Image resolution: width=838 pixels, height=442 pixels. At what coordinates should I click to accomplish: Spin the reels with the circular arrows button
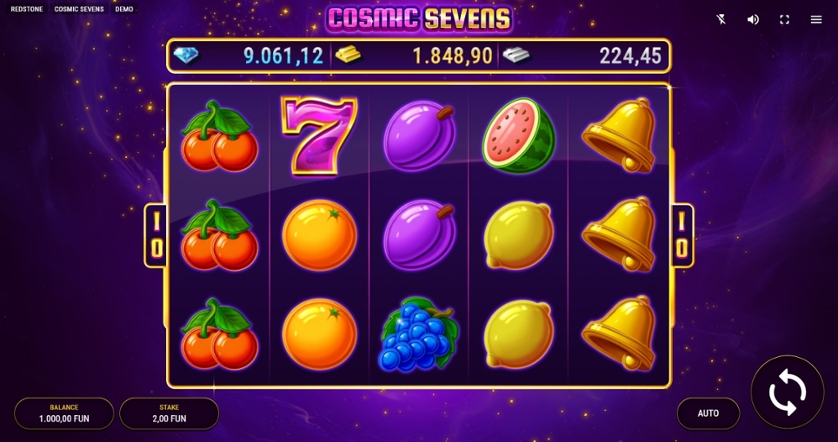pos(787,392)
